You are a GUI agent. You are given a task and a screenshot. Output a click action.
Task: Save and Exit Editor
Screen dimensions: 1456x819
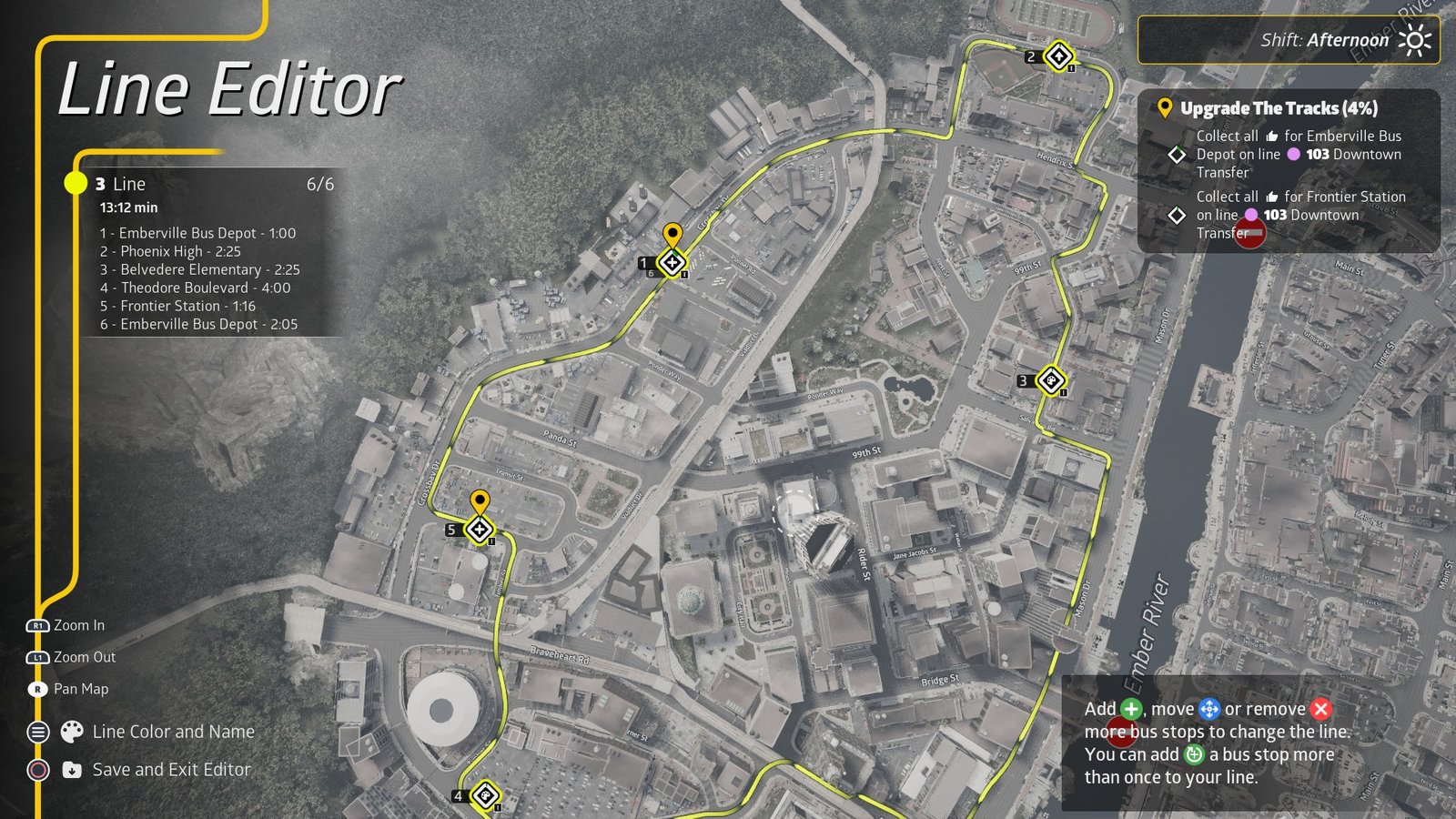click(x=171, y=770)
